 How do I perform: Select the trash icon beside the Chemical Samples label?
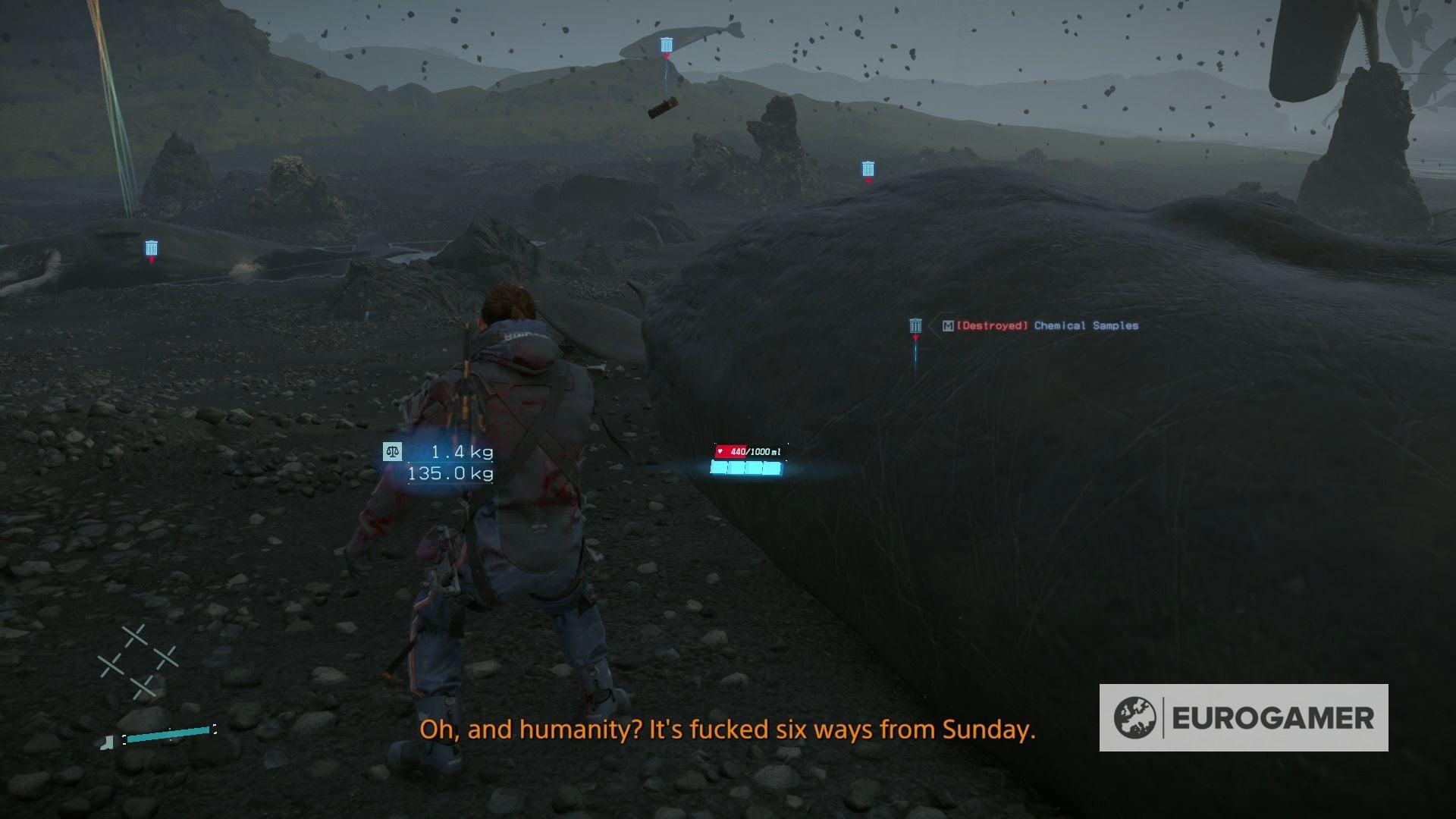915,326
